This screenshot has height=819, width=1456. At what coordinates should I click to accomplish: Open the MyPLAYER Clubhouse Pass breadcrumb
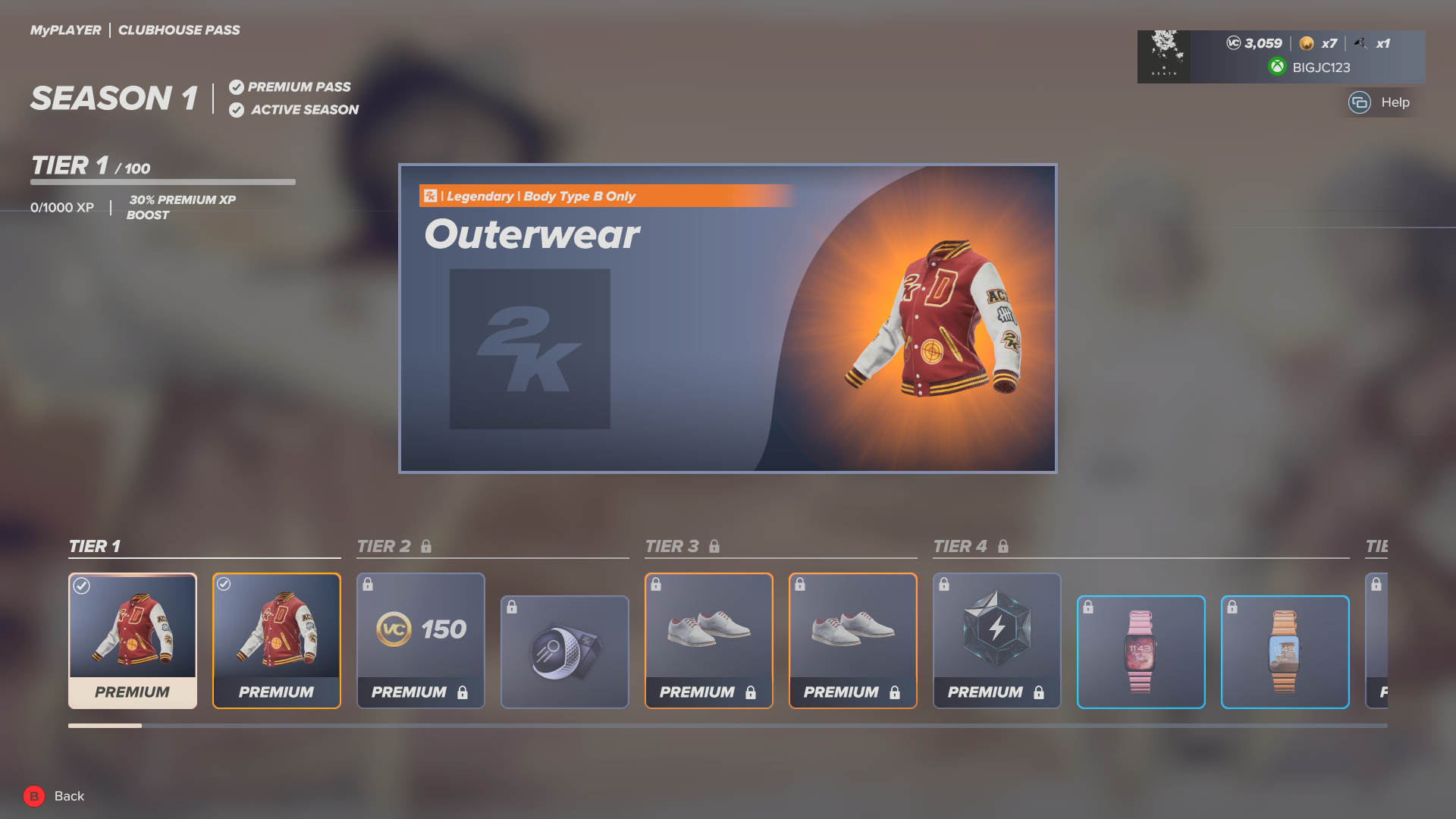[135, 30]
